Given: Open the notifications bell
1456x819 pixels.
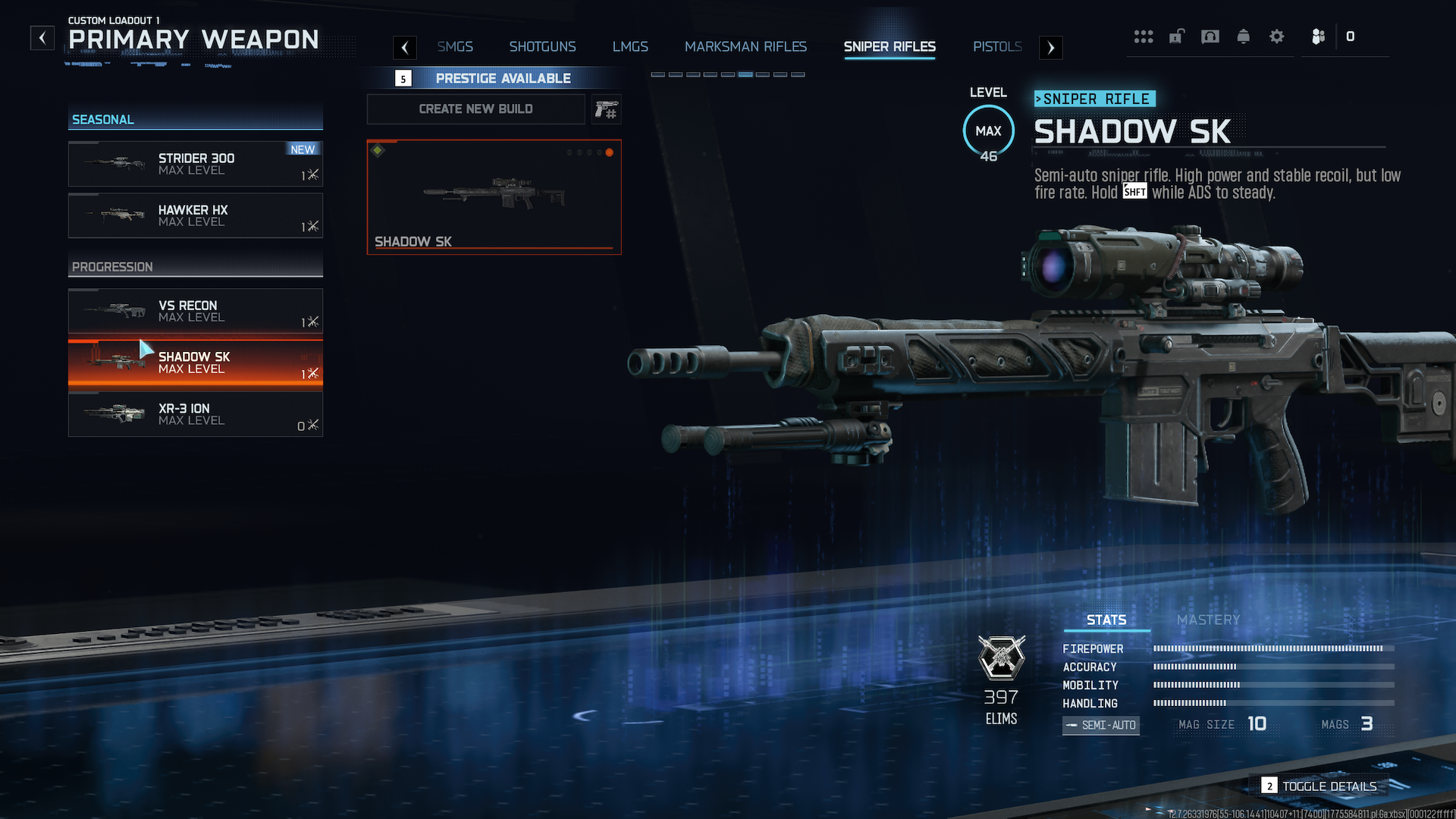Looking at the screenshot, I should [x=1244, y=36].
